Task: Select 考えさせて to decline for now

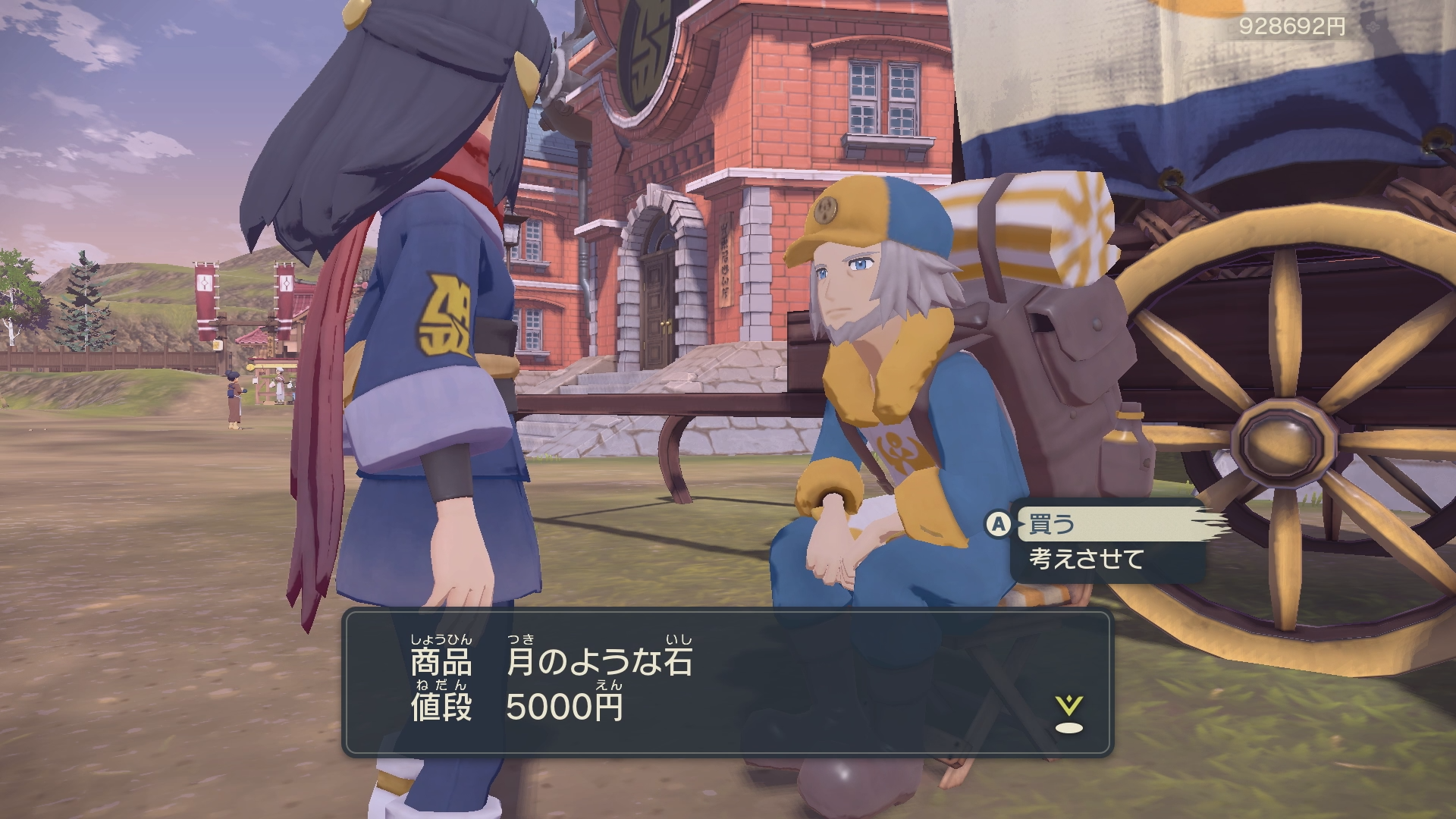Action: pyautogui.click(x=1086, y=560)
